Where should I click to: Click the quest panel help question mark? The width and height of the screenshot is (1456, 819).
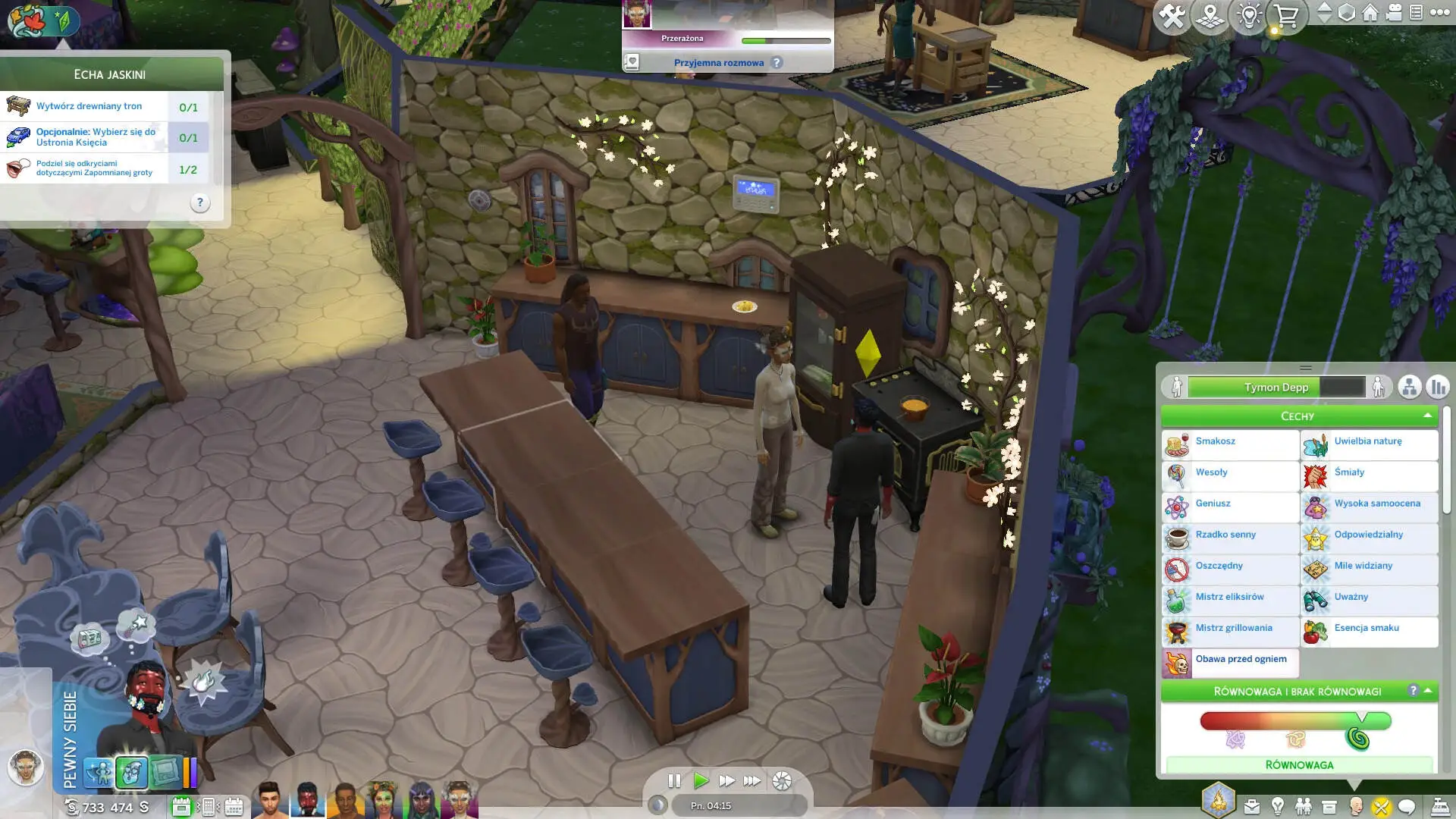[x=199, y=202]
